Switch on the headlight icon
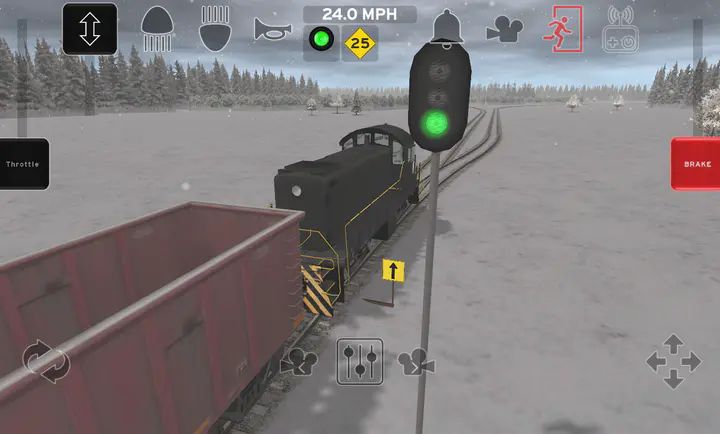 click(156, 28)
